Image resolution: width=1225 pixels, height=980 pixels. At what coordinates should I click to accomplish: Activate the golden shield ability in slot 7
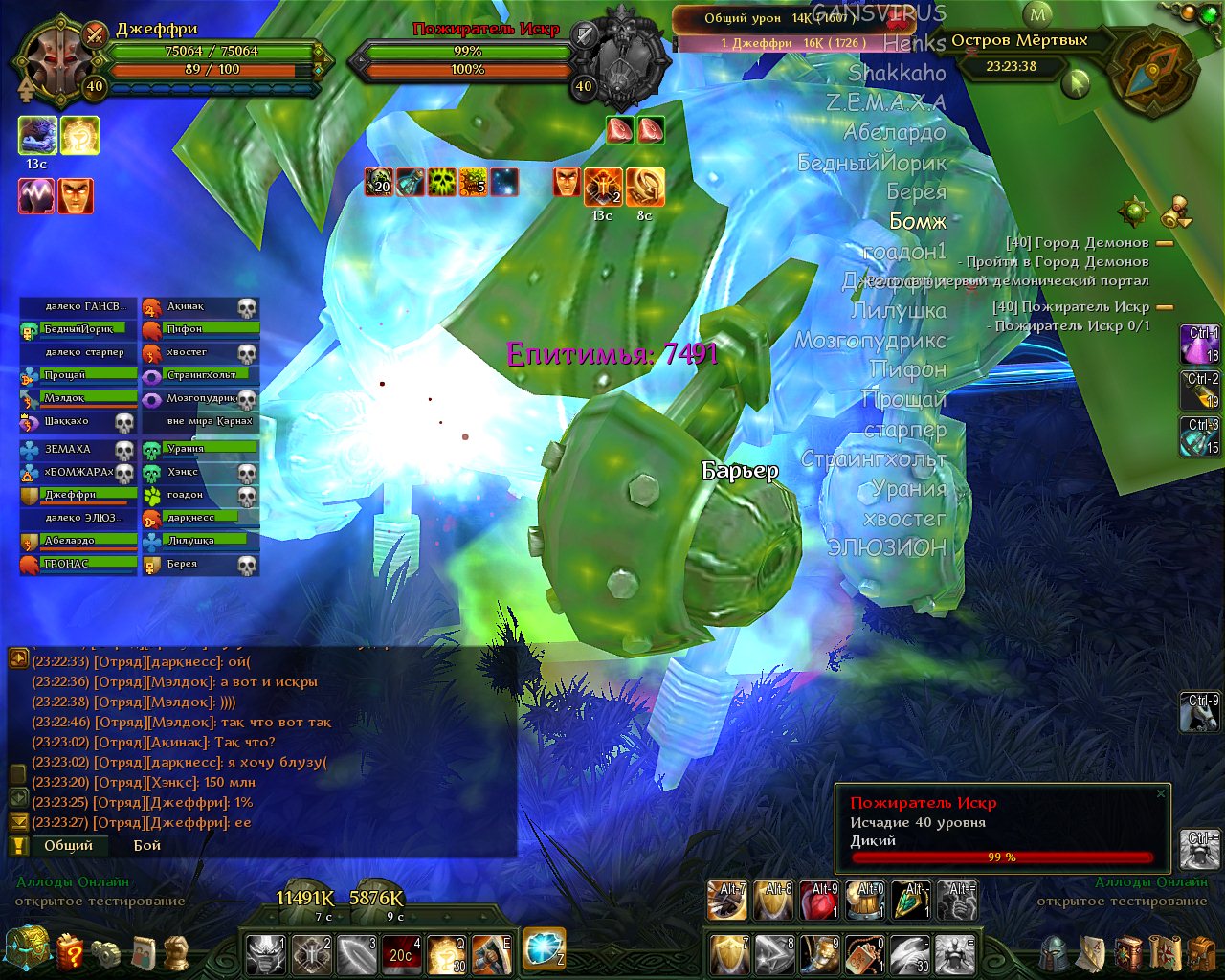click(x=729, y=954)
